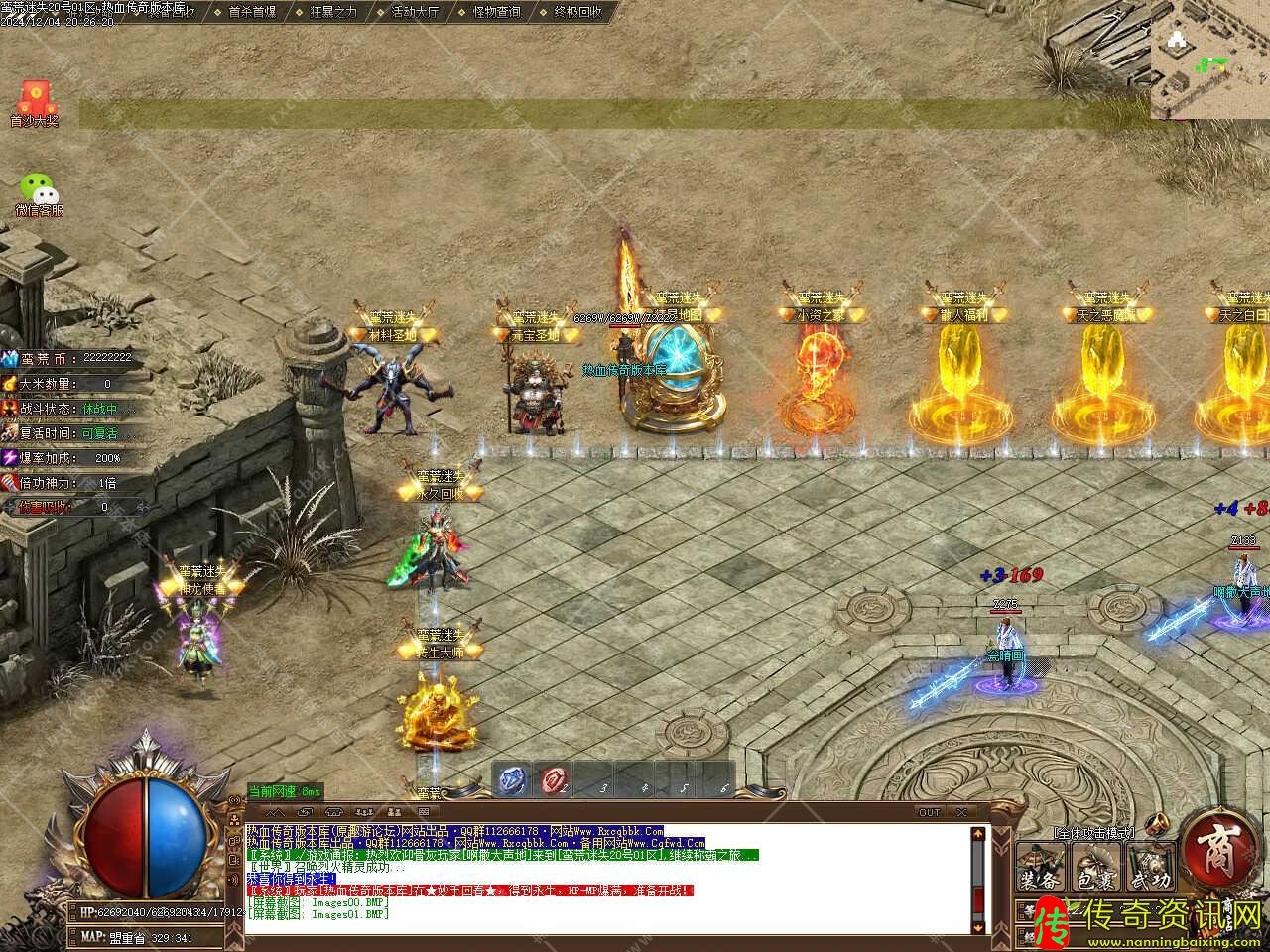
Task: Click the OUT button on chat bar
Action: [929, 812]
